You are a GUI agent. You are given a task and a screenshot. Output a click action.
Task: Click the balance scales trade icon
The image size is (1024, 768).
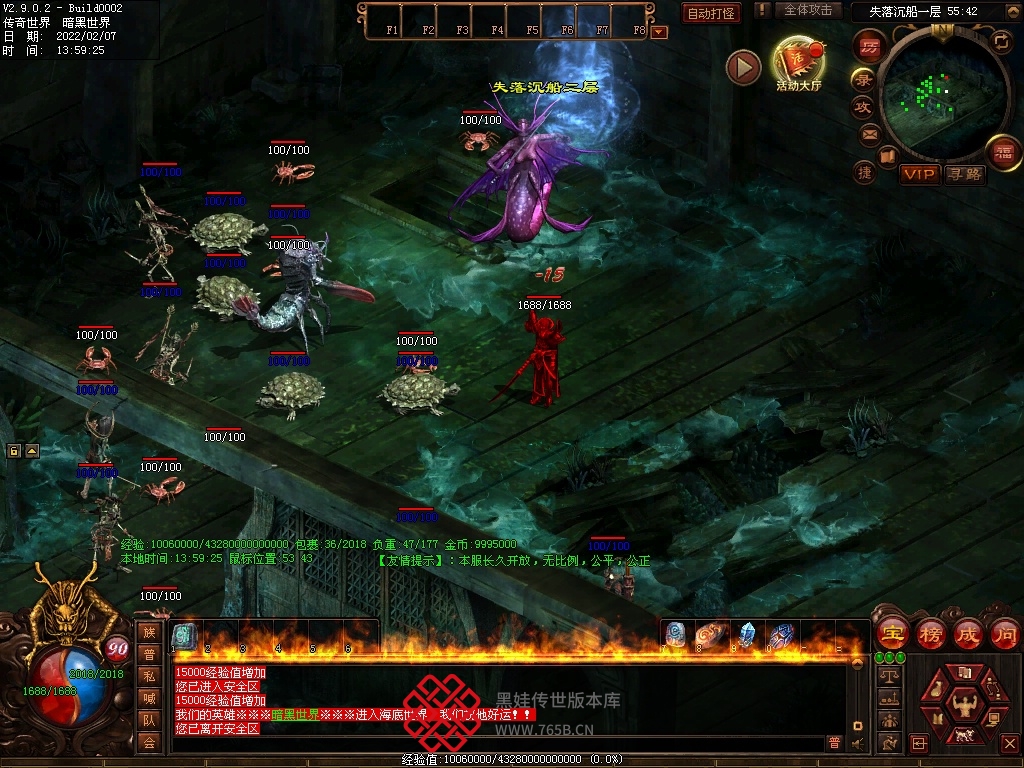pos(887,676)
